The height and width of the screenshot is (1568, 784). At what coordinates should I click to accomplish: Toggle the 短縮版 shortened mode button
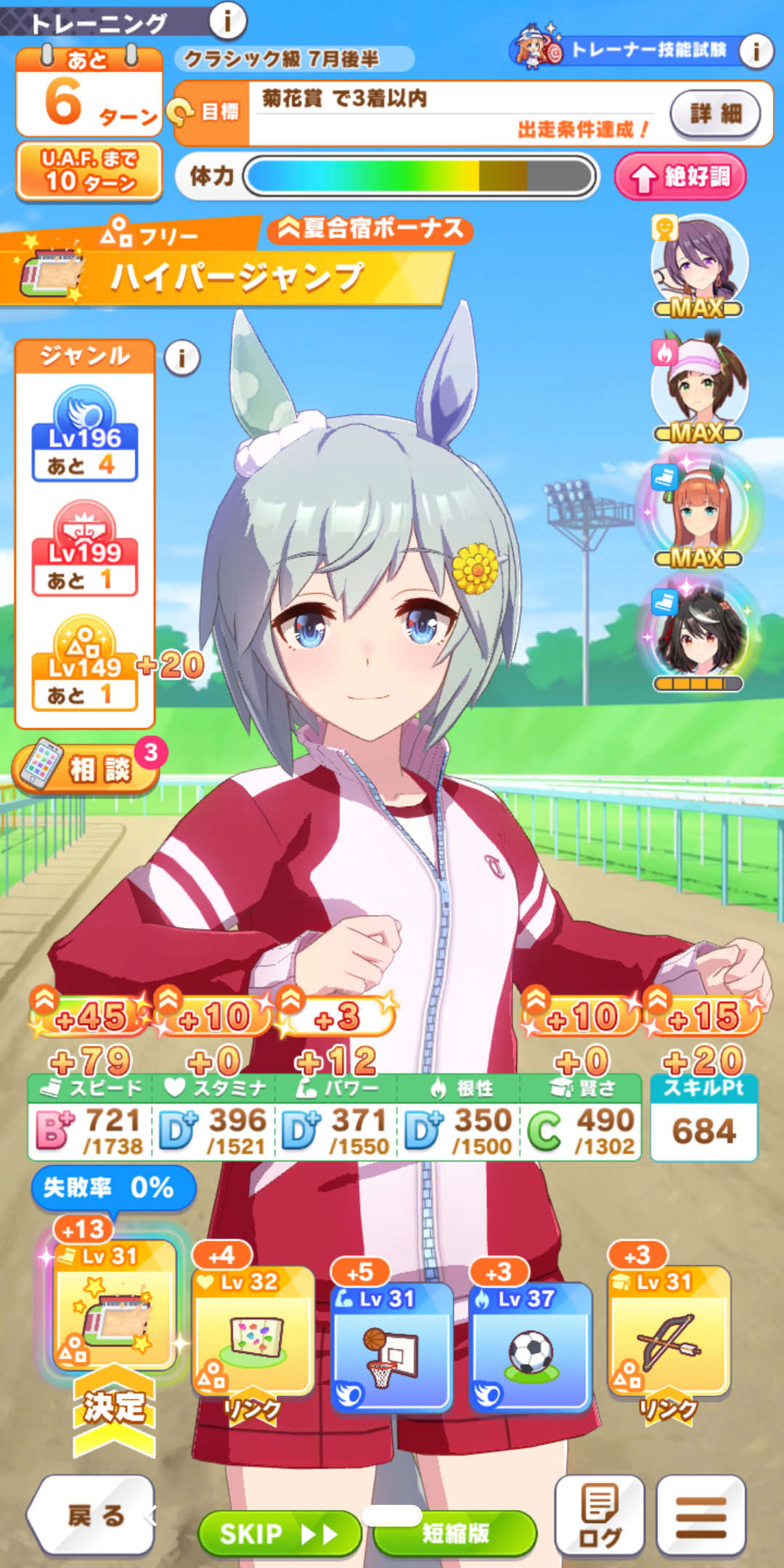455,1533
